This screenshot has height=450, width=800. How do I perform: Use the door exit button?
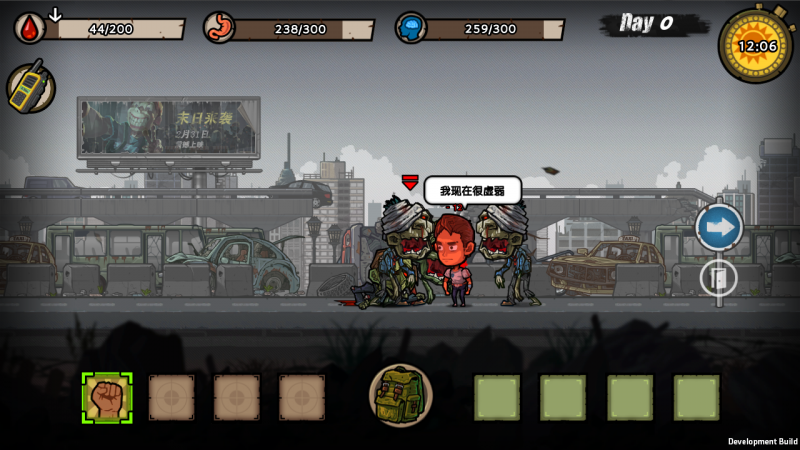point(718,277)
